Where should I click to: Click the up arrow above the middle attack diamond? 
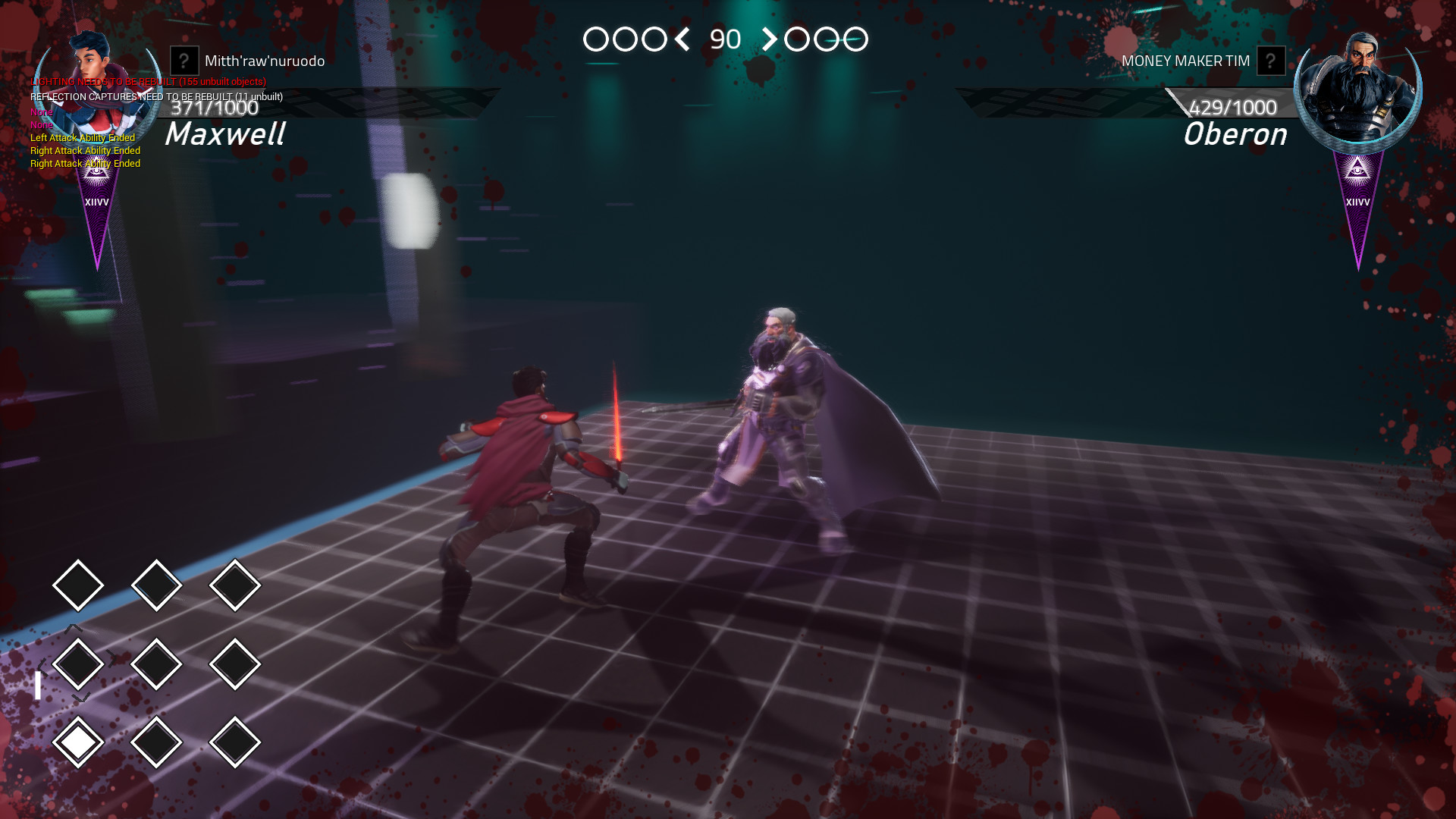click(x=73, y=629)
